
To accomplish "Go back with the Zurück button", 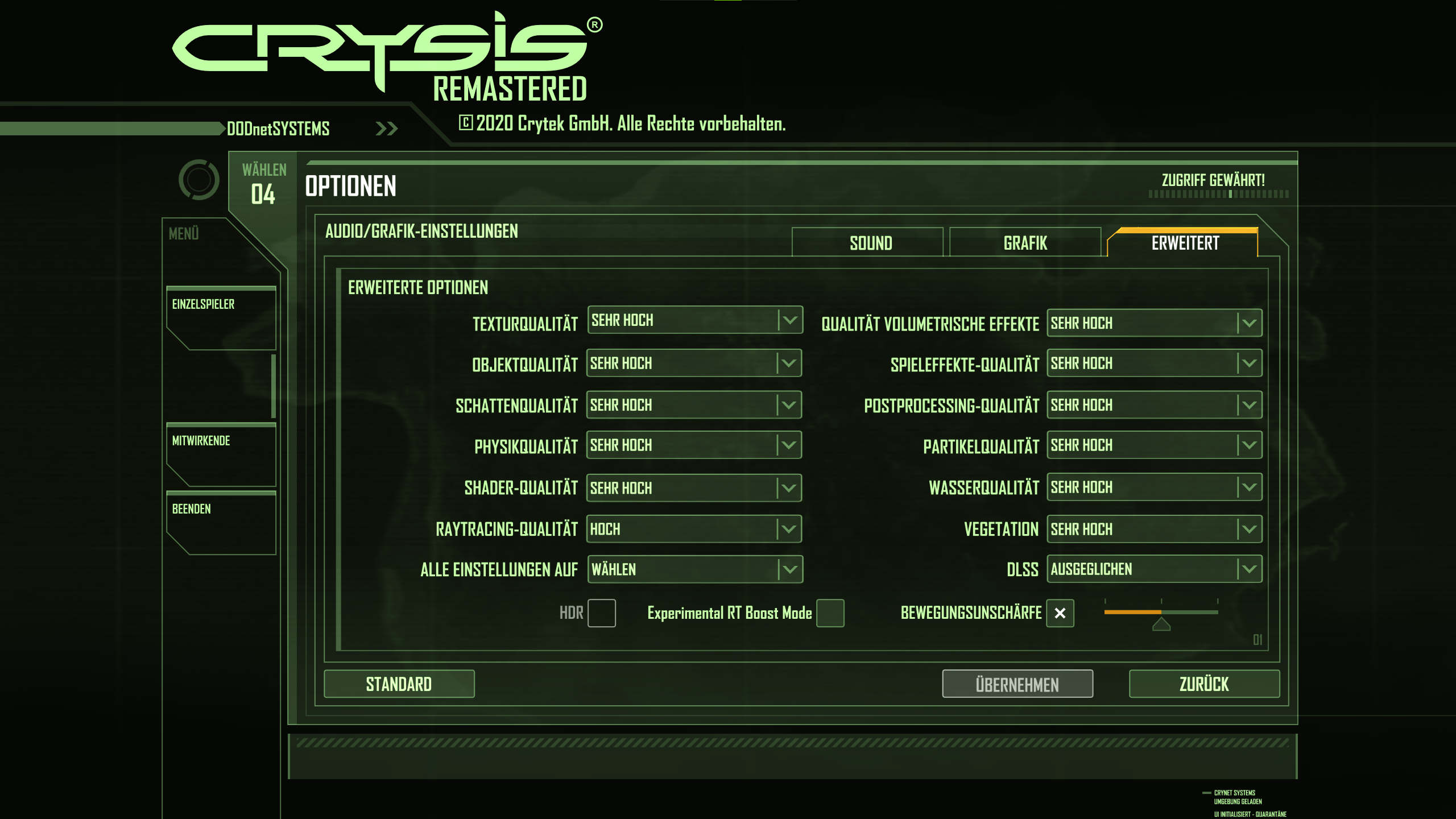I will tap(1204, 684).
